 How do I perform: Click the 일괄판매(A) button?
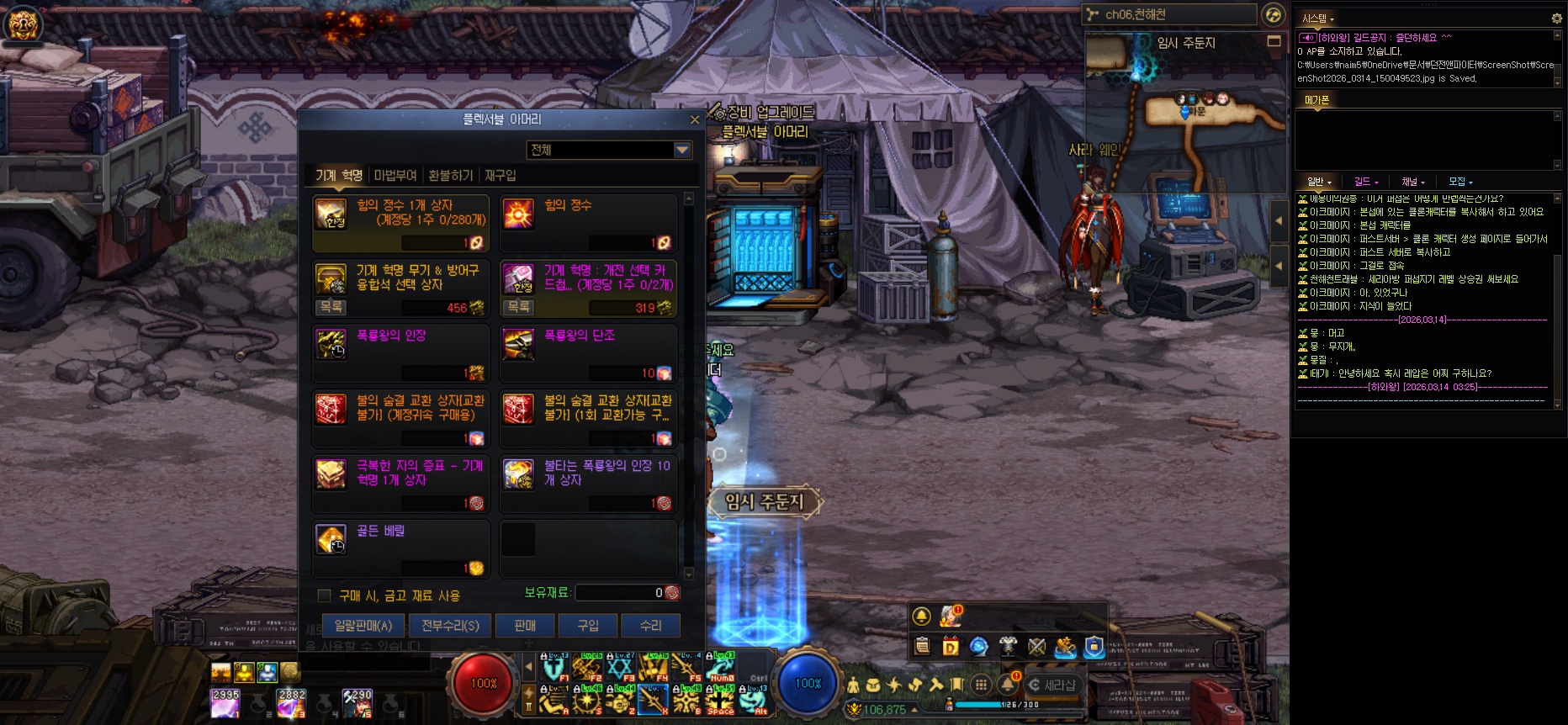(x=363, y=626)
